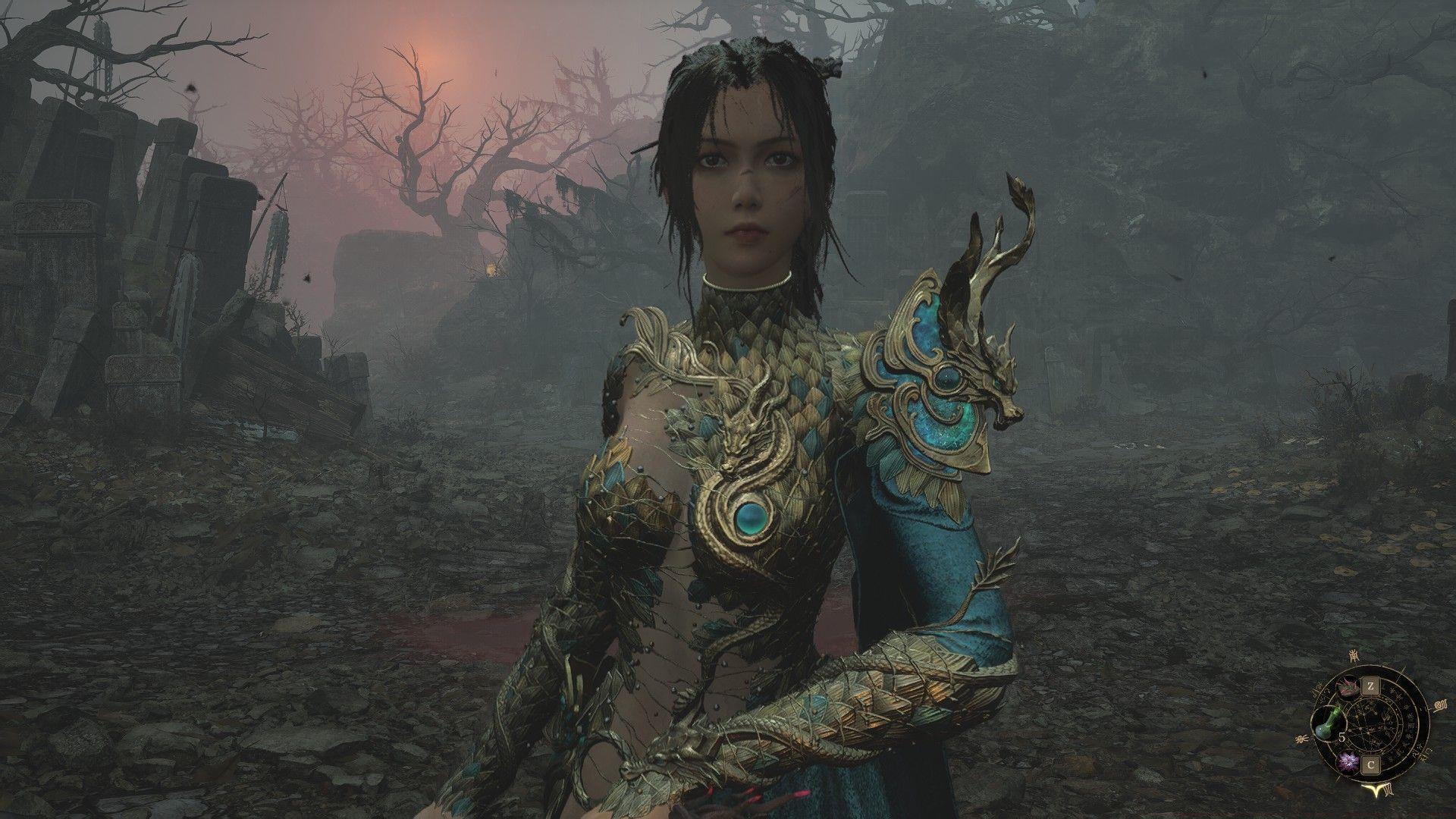Select the healing flask counter showing 5
Screen dimensions: 1456x819
point(1342,737)
